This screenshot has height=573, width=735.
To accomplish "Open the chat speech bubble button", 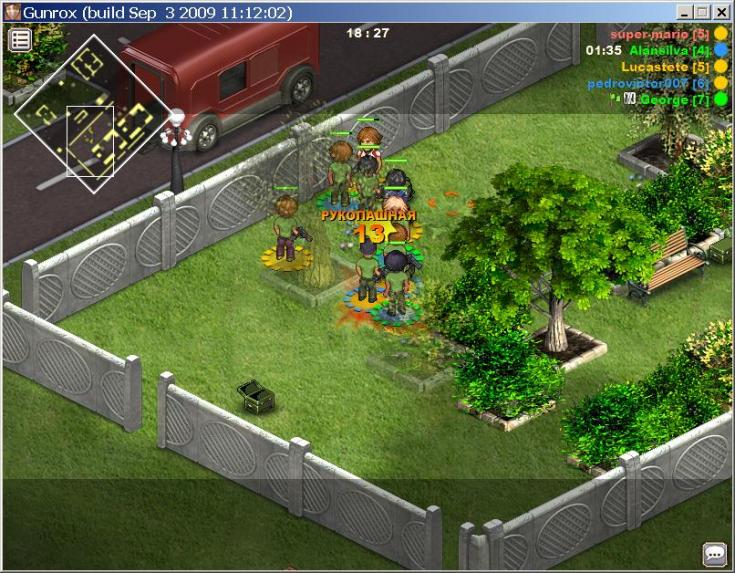I will [714, 553].
